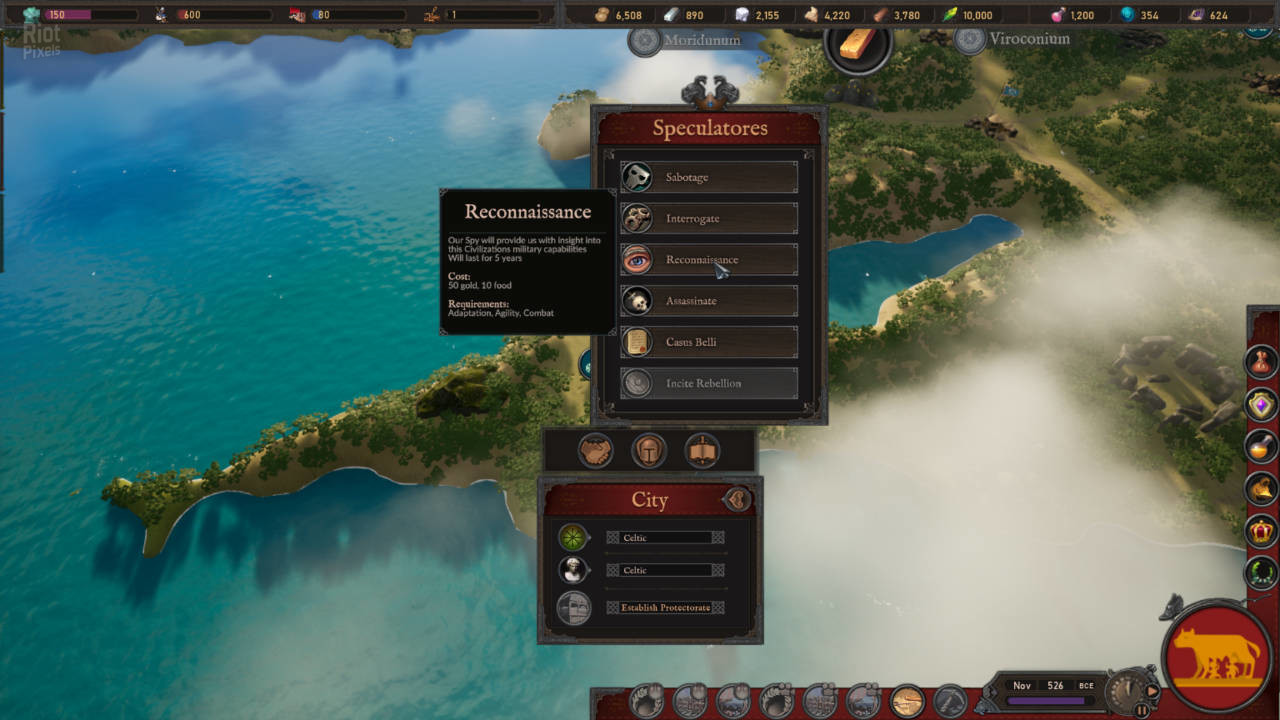Open the helmet military icon
This screenshot has width=1280, height=720.
pyautogui.click(x=649, y=451)
